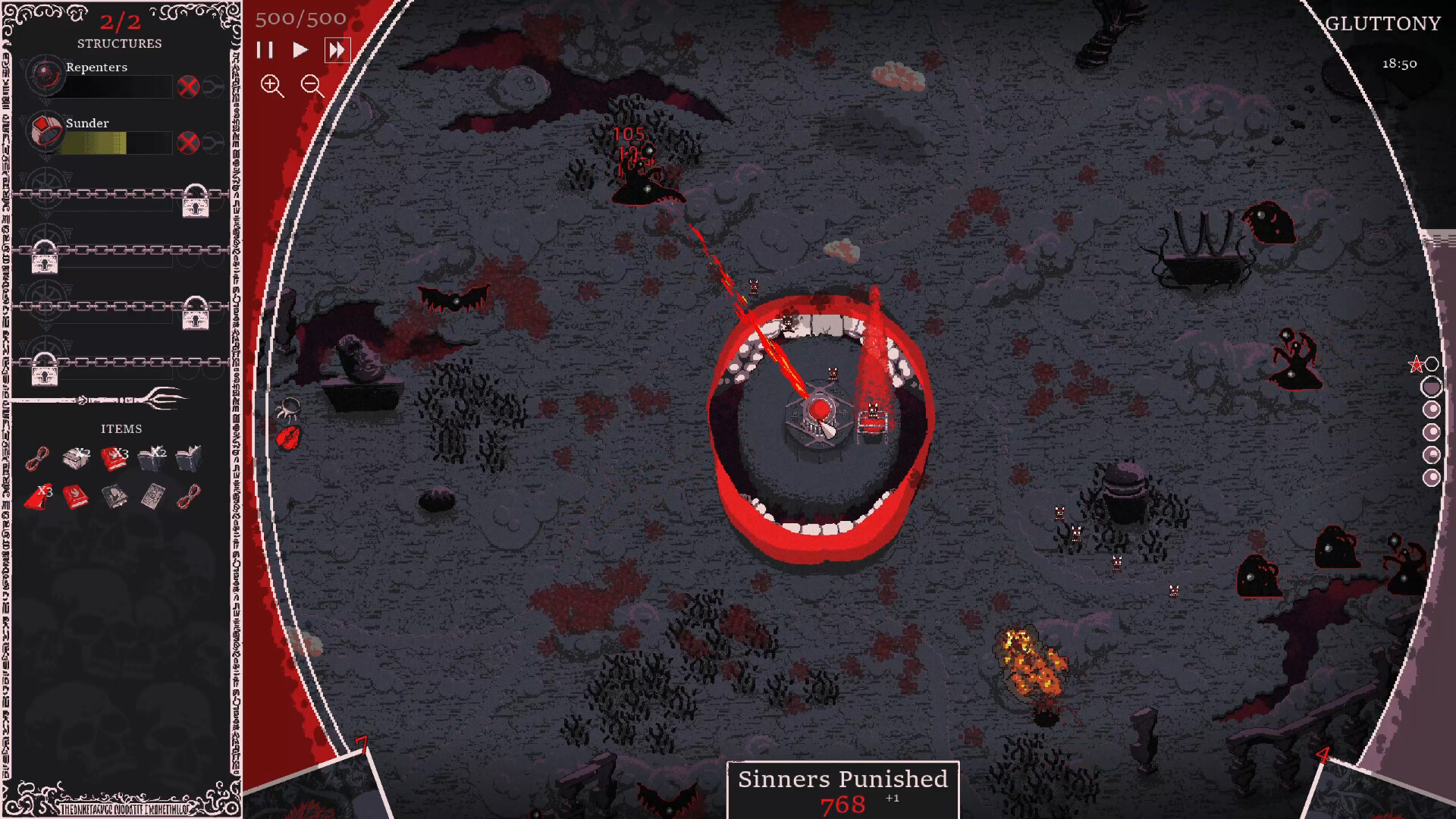Image resolution: width=1456 pixels, height=819 pixels.
Task: Activate fast-forward game speed
Action: [x=337, y=50]
